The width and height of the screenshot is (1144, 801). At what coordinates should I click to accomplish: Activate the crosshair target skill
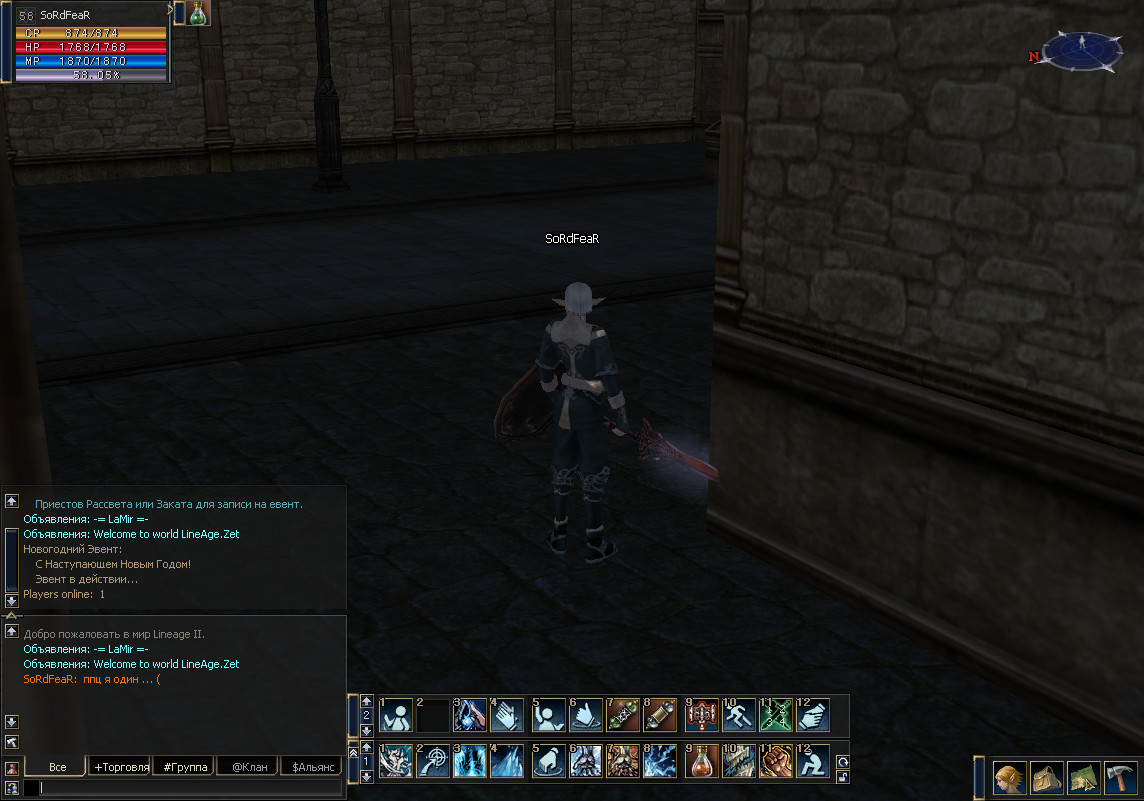(x=433, y=761)
